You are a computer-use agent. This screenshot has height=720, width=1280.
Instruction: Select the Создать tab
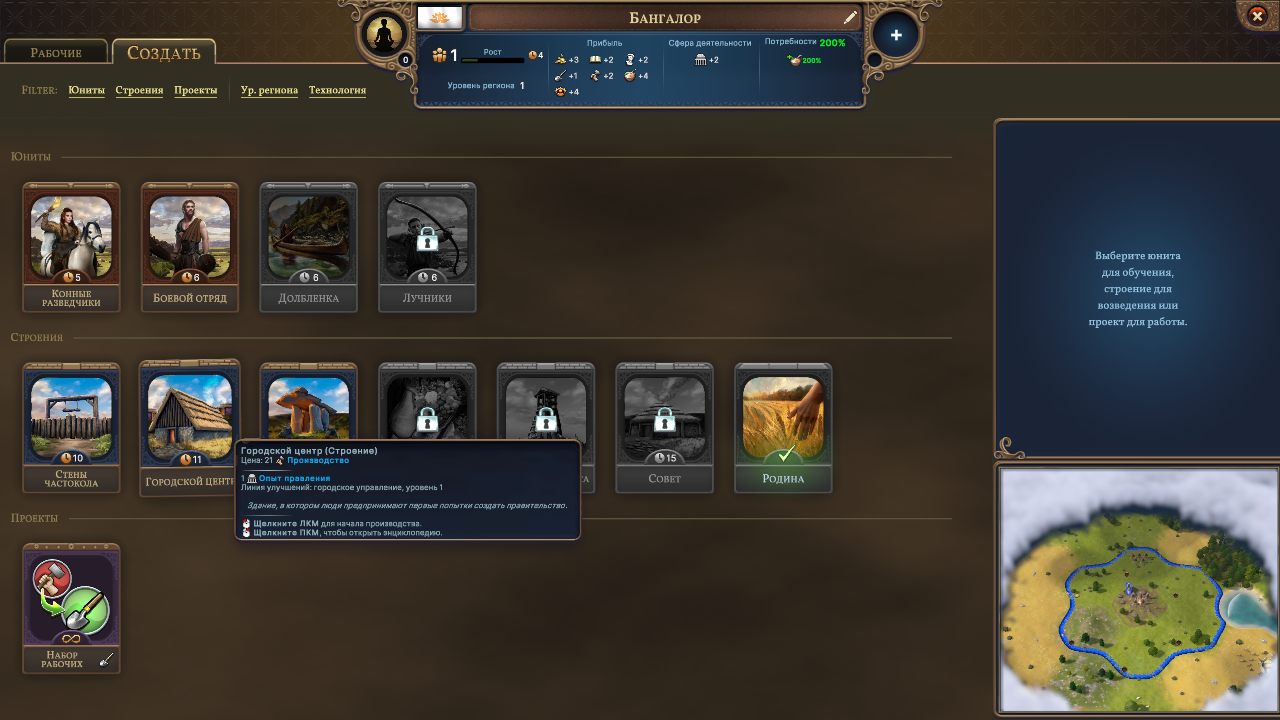pyautogui.click(x=163, y=53)
